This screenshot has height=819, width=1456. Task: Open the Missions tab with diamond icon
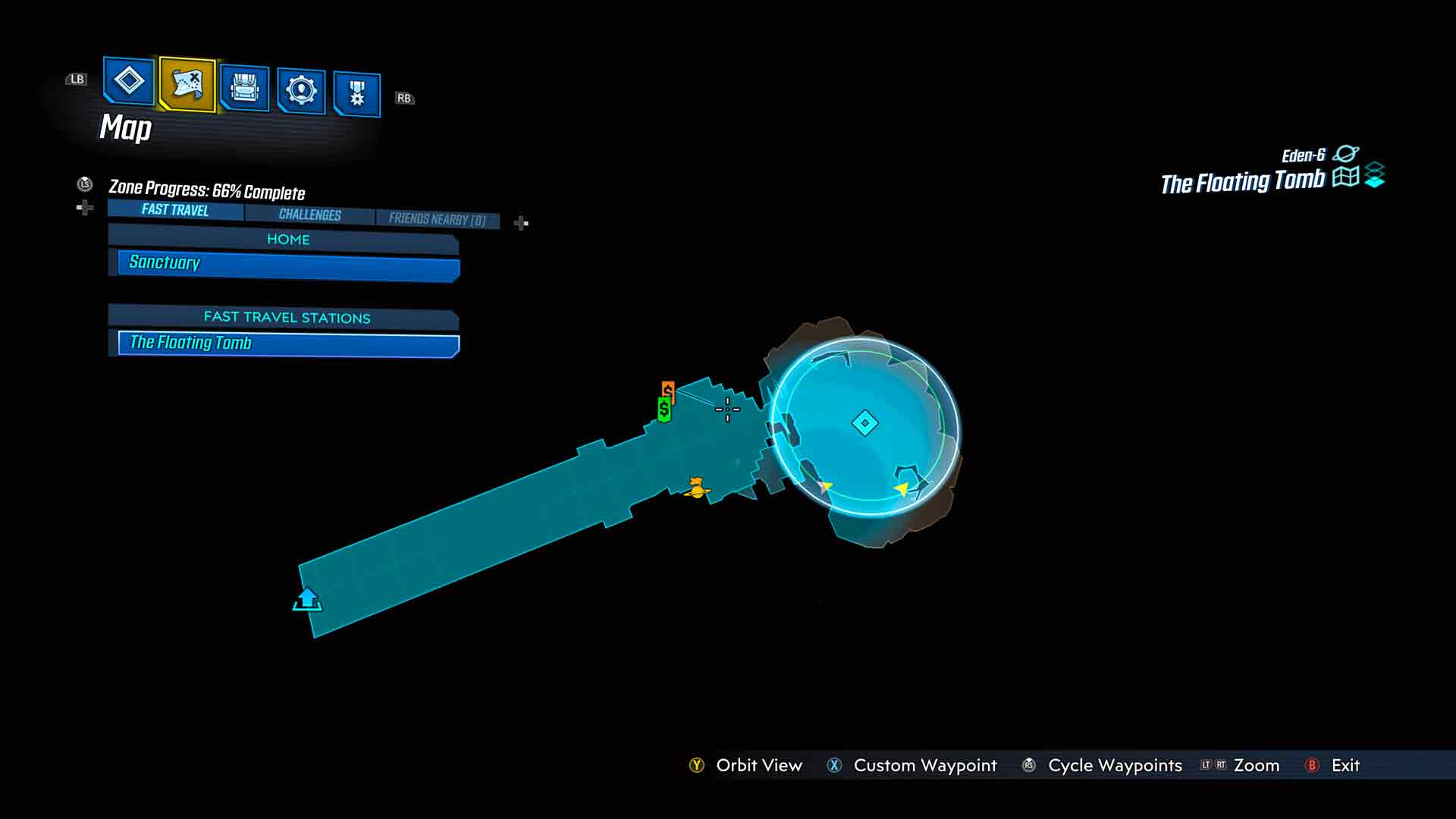tap(128, 80)
